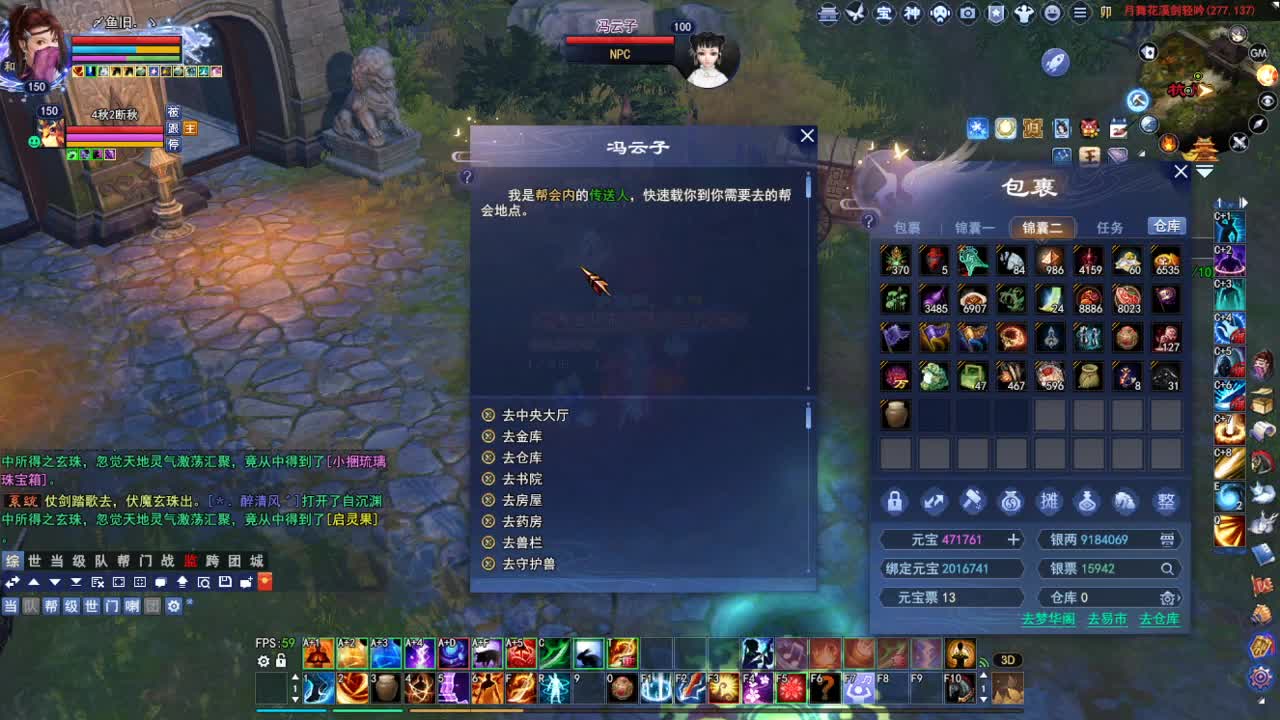Click the magnifier icon beside 银票 15942
1280x720 pixels.
[1167, 568]
